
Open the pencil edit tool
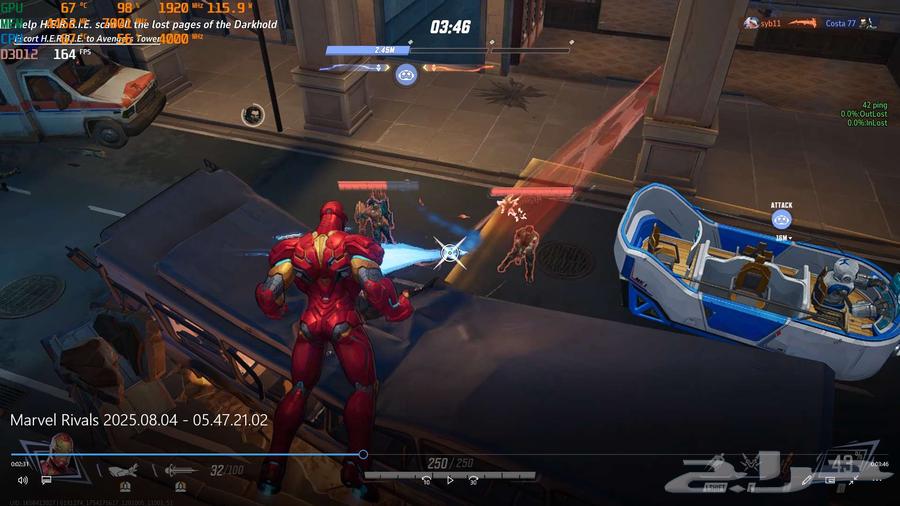(x=808, y=480)
